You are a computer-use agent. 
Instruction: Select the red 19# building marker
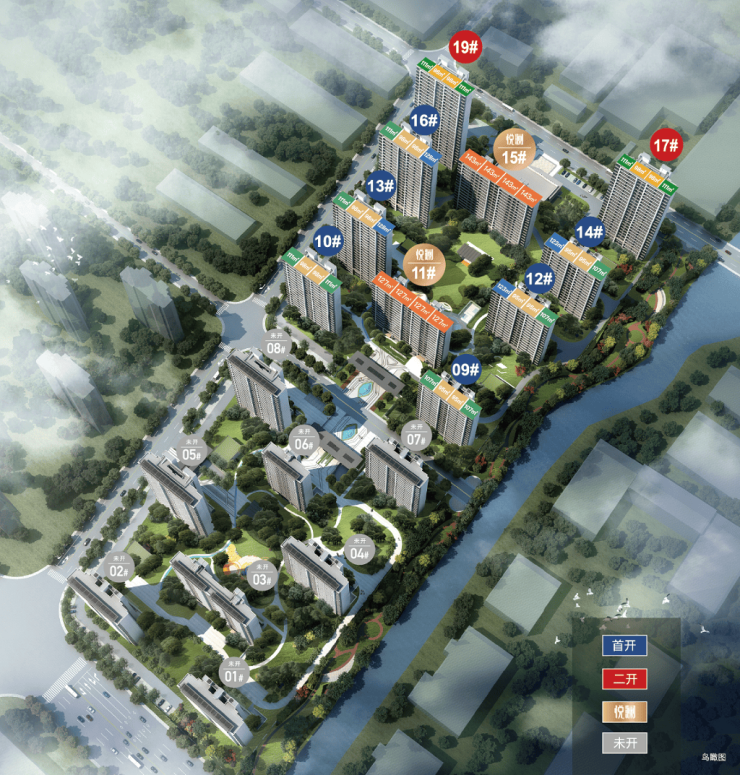click(x=464, y=46)
